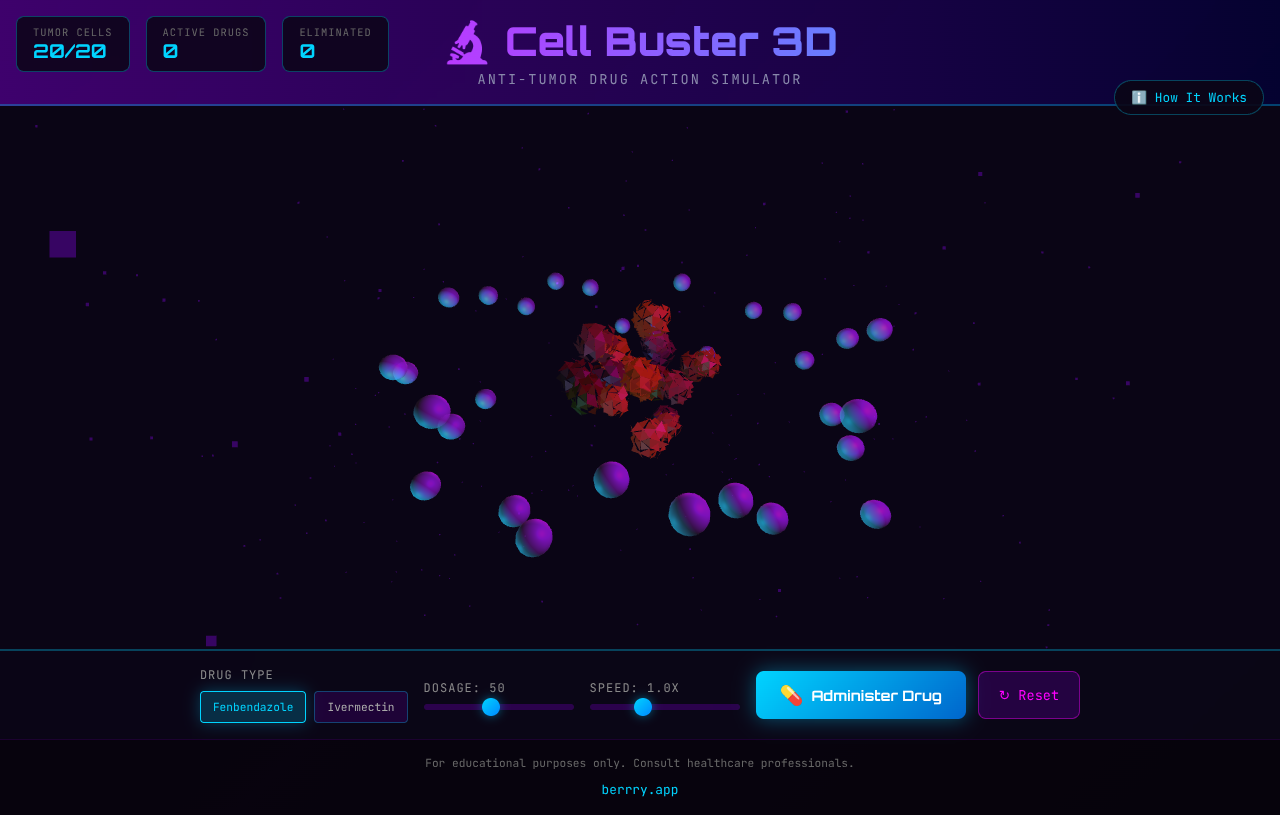Screen dimensions: 1280x815
Task: Reset the simulation
Action: (1028, 695)
